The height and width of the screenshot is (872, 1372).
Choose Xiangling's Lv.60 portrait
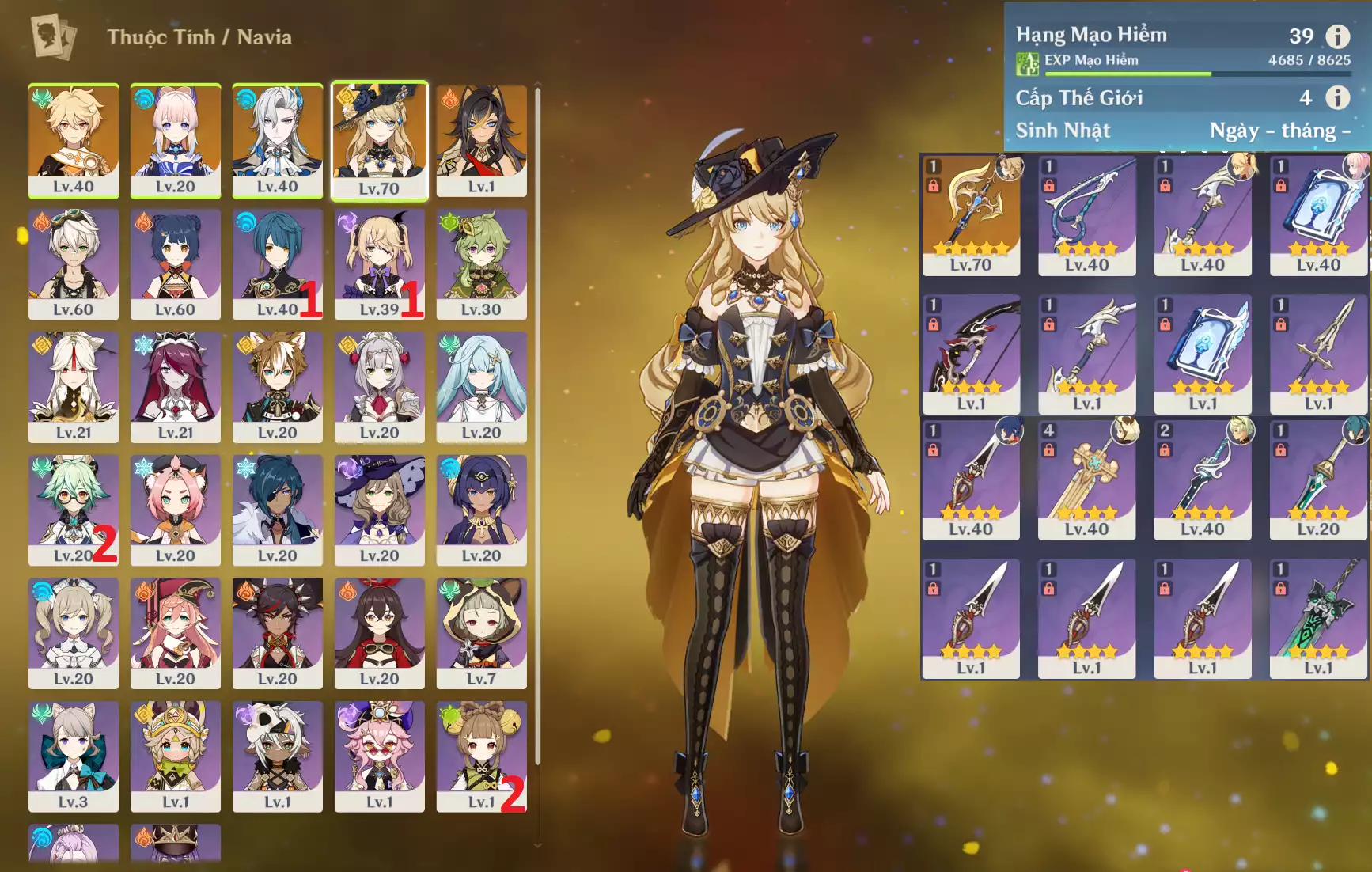click(175, 263)
